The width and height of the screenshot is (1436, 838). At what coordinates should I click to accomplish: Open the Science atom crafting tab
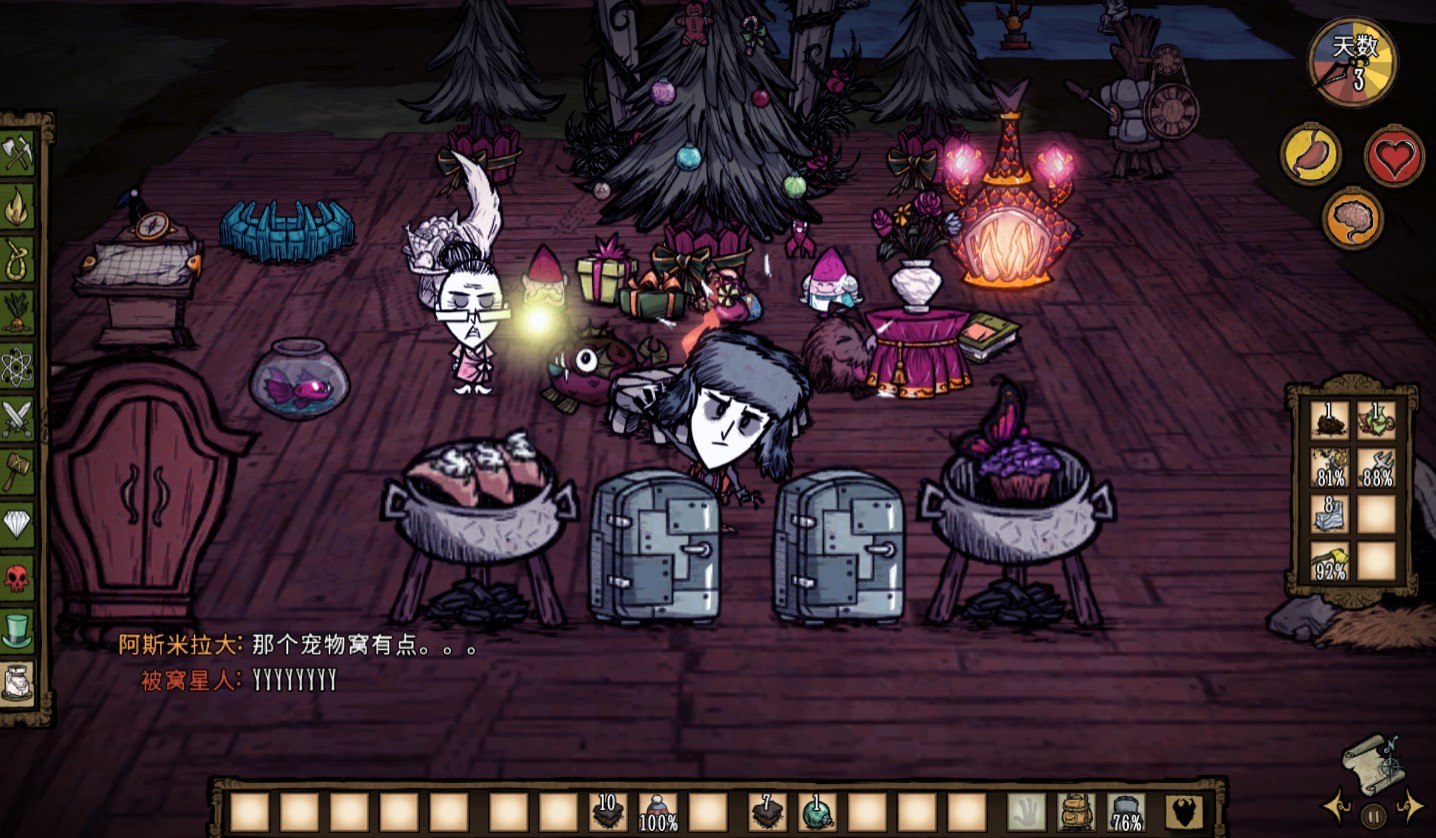[17, 366]
